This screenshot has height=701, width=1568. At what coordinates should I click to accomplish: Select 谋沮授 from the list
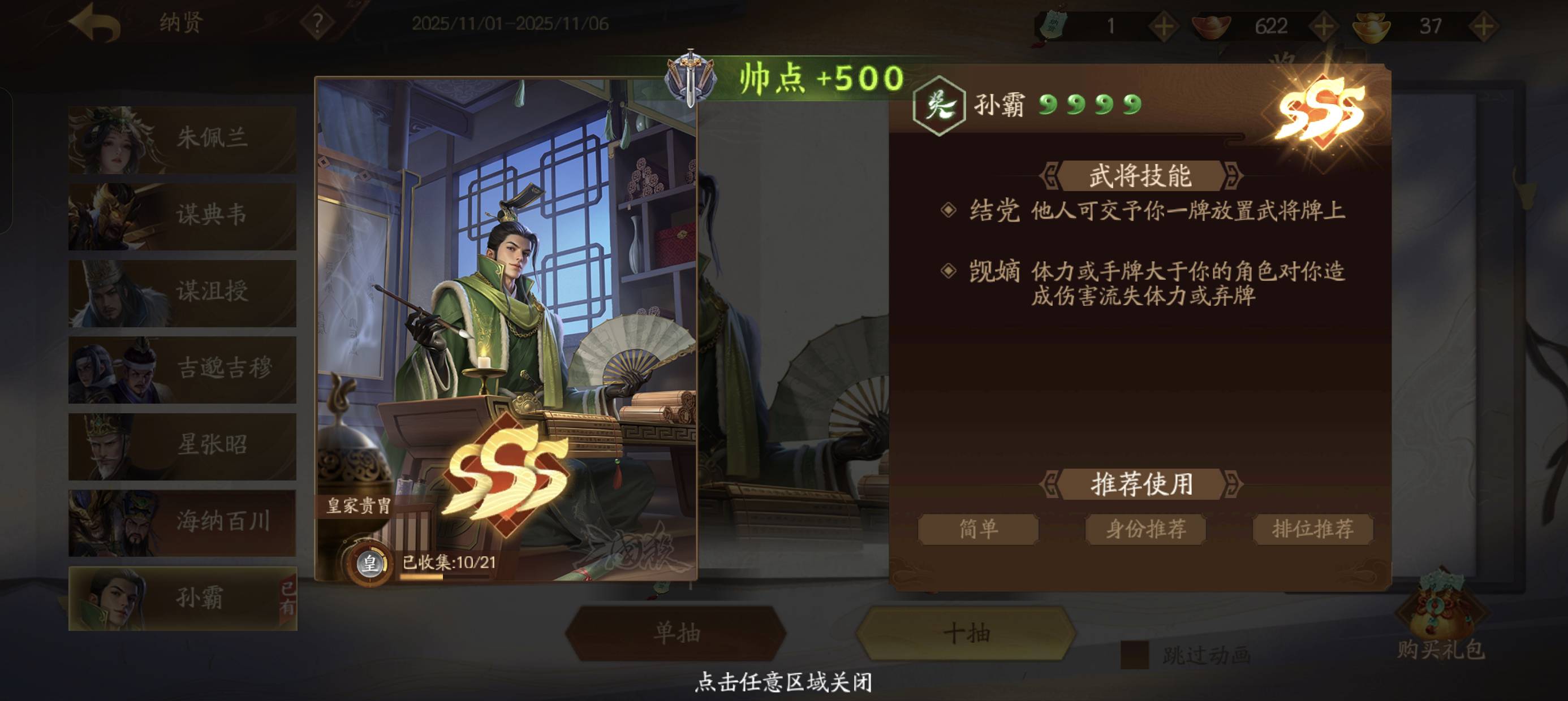[182, 292]
